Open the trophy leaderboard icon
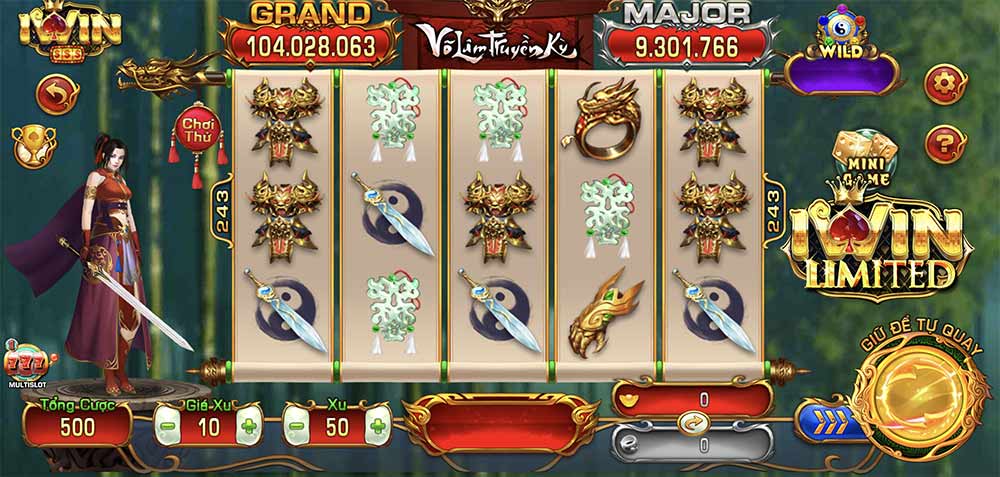 click(x=33, y=146)
